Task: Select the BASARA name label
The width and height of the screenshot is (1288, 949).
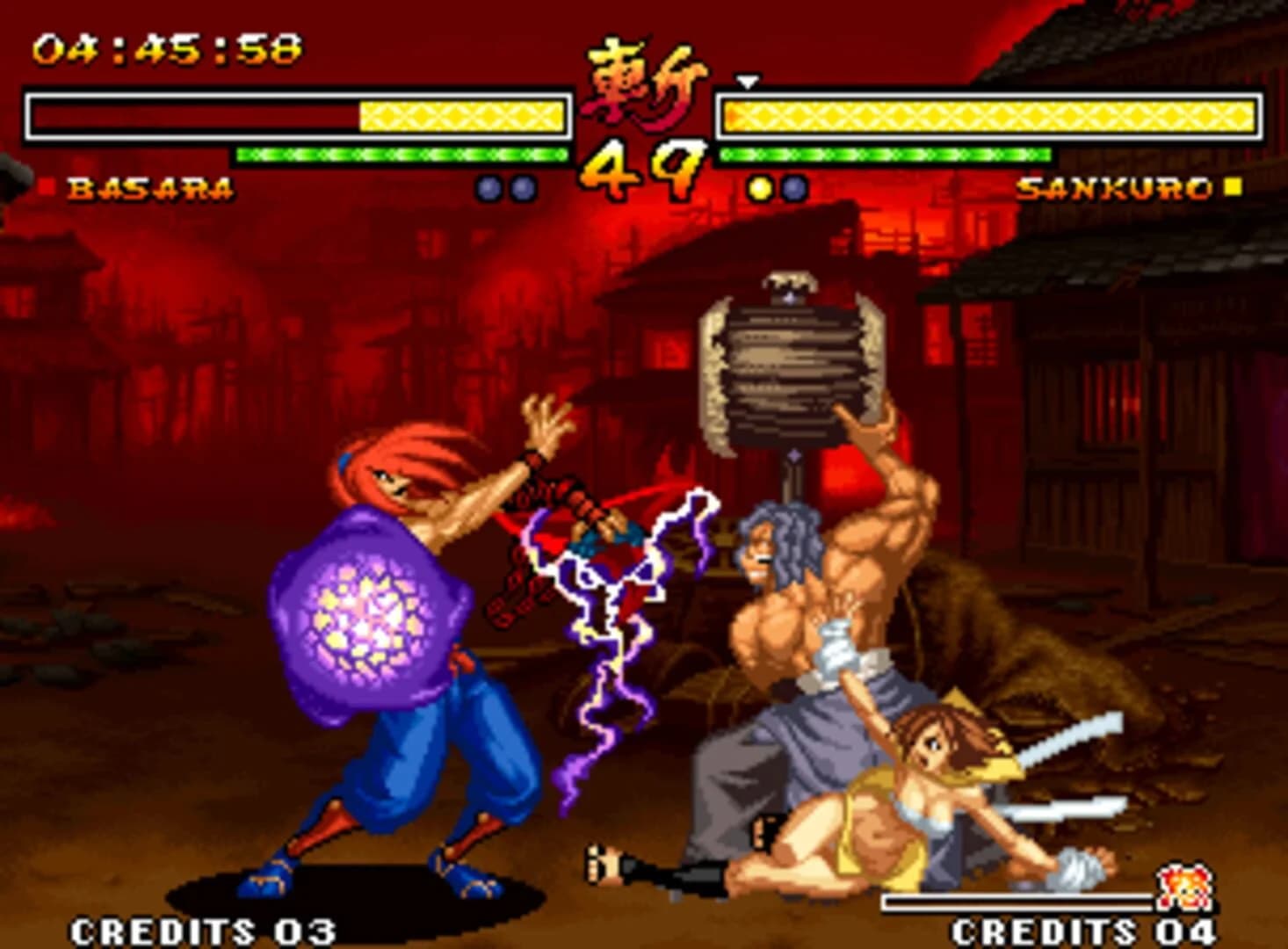Action: point(149,187)
